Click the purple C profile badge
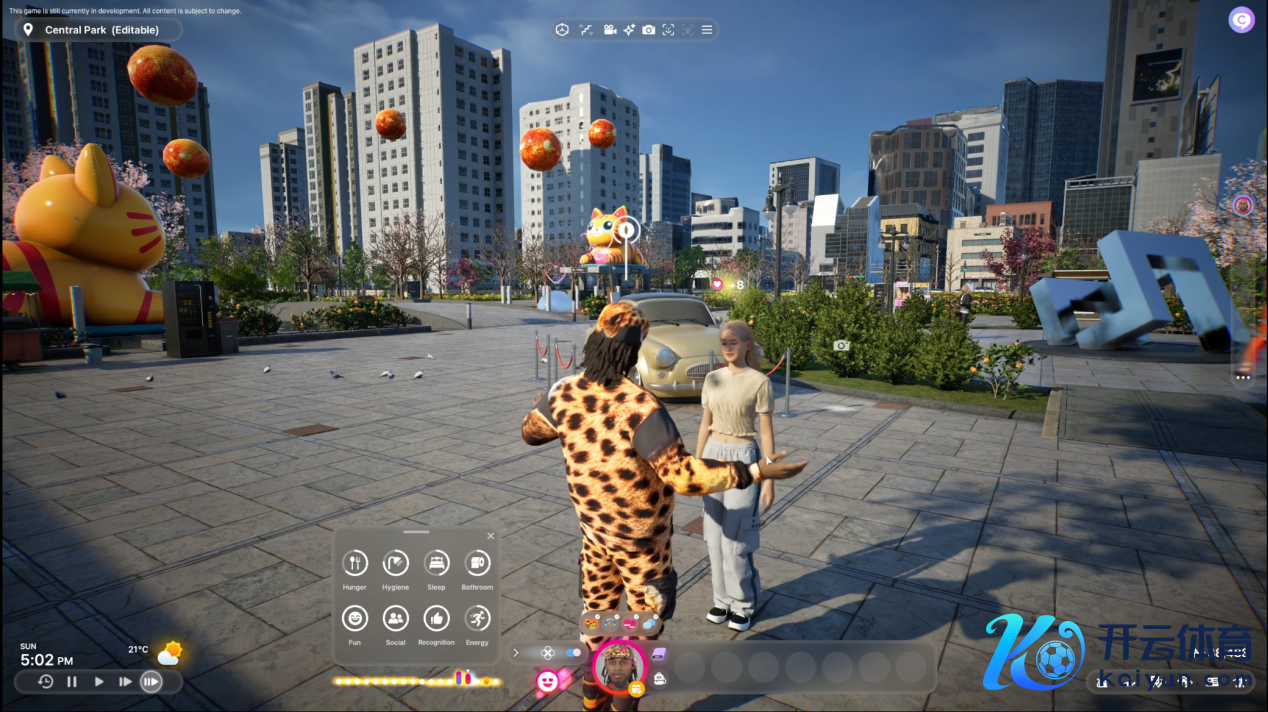 pyautogui.click(x=1241, y=20)
